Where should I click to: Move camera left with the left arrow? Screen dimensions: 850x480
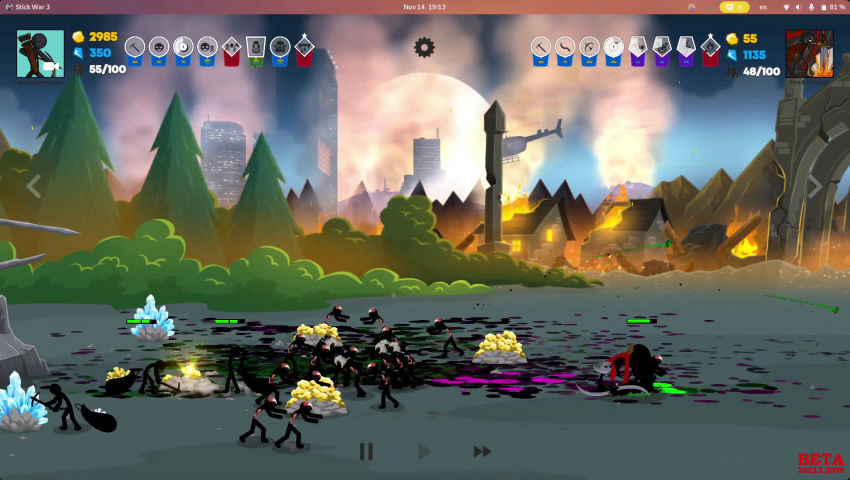coord(33,186)
